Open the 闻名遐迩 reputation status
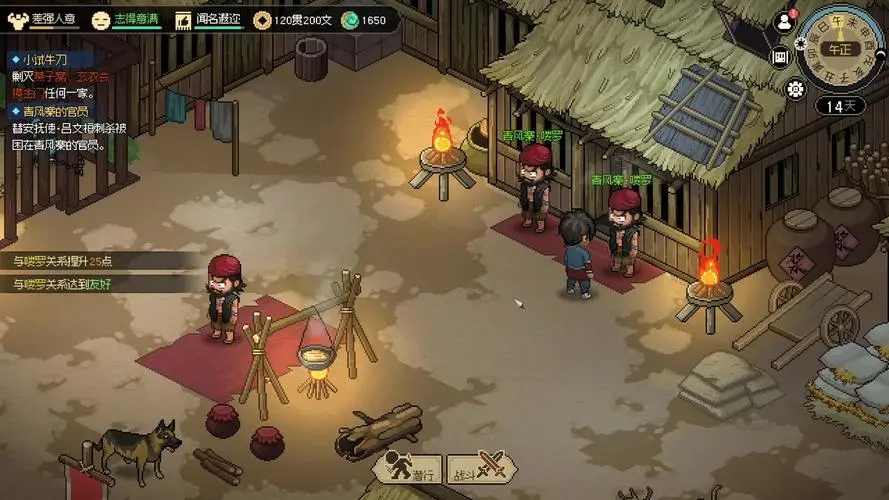This screenshot has height=500, width=889. point(210,20)
